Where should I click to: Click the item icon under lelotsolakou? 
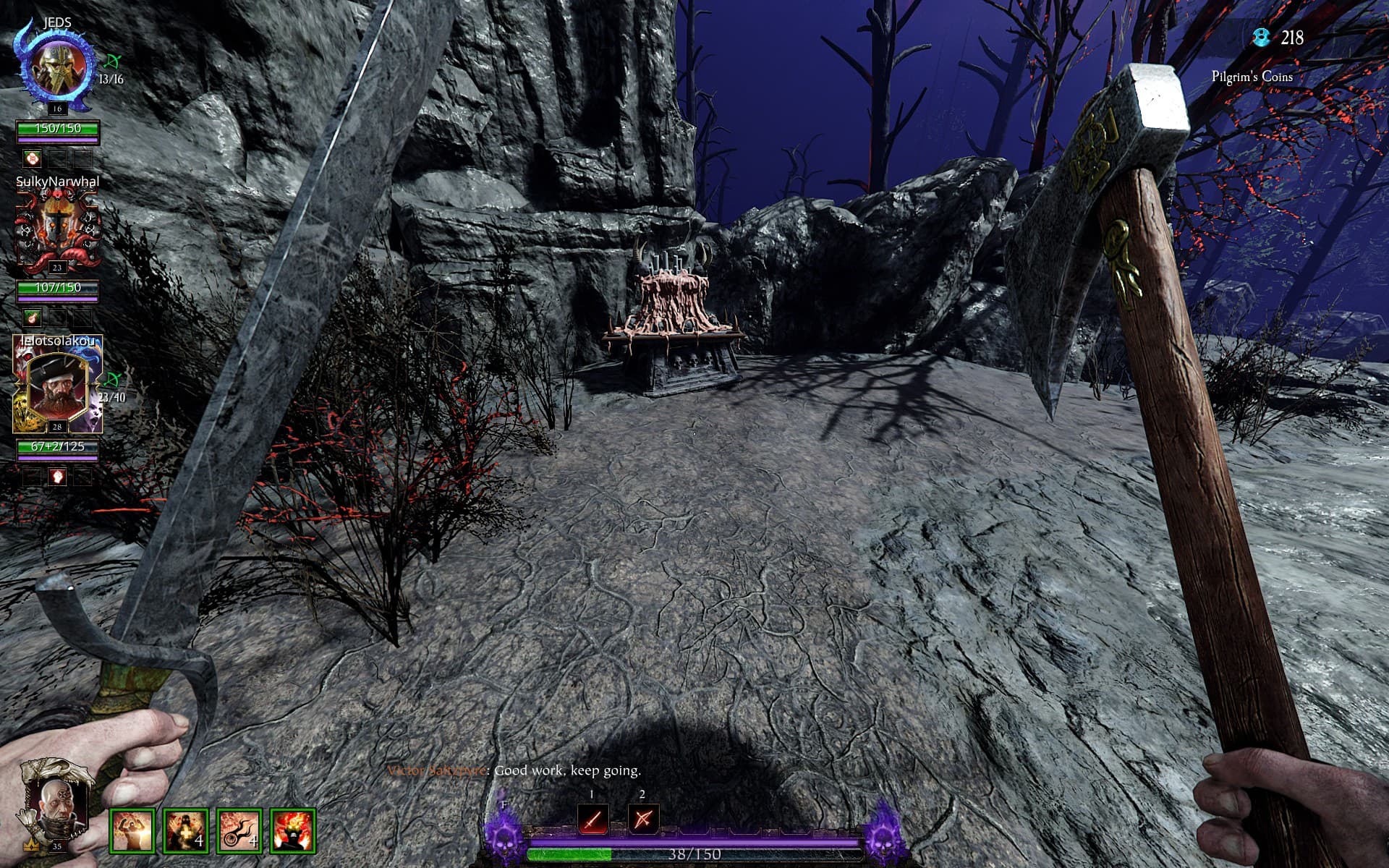(x=58, y=476)
